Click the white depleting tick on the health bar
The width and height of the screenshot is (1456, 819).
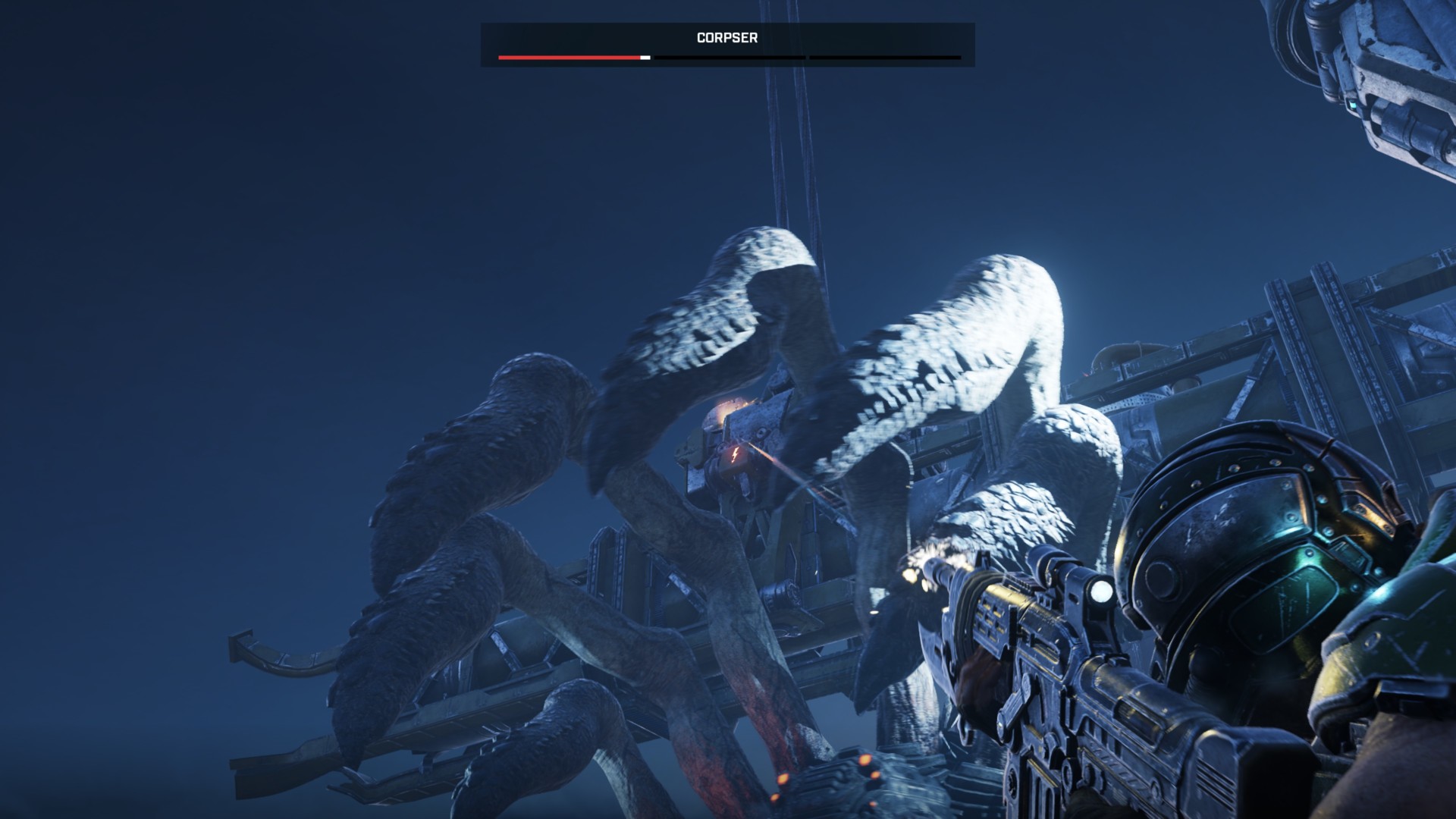tap(646, 57)
